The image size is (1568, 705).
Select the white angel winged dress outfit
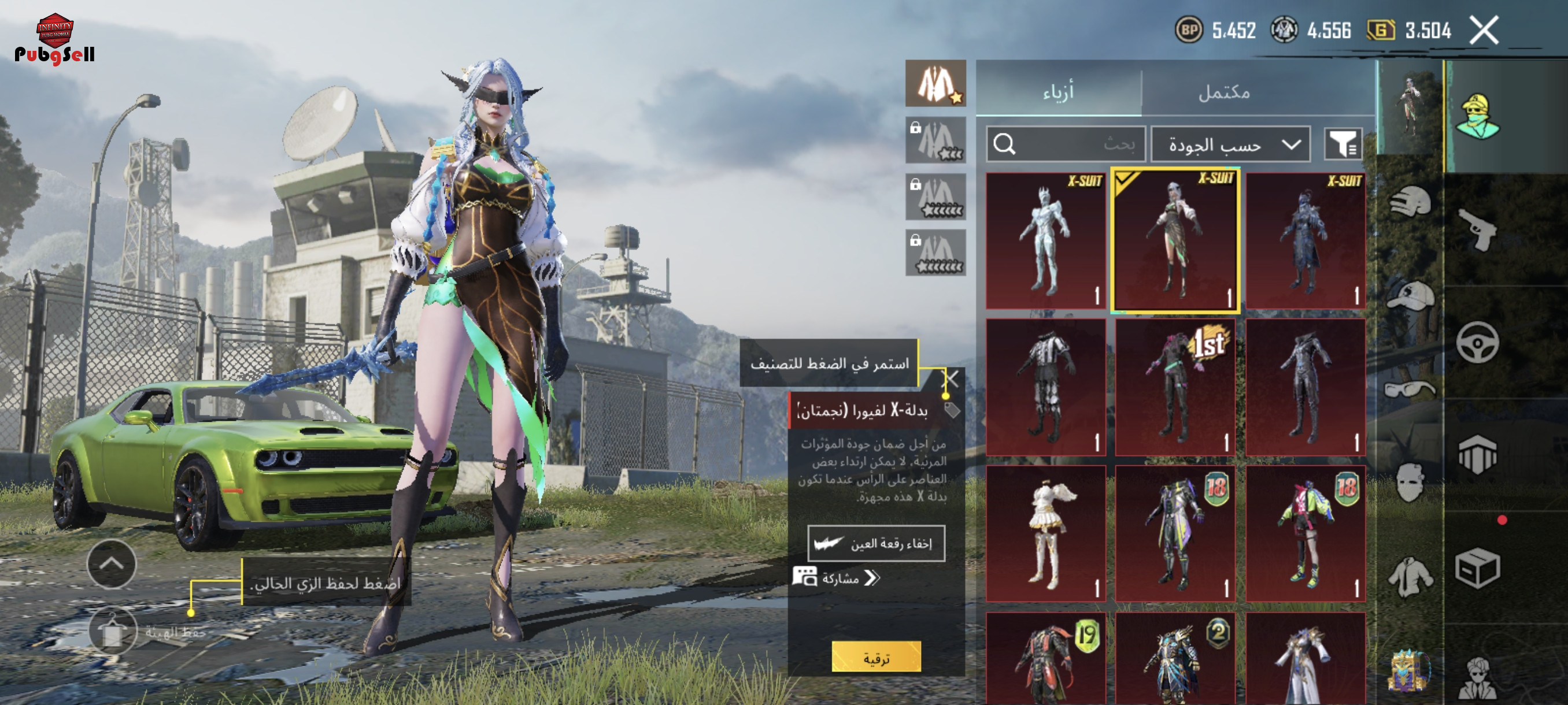(1045, 533)
